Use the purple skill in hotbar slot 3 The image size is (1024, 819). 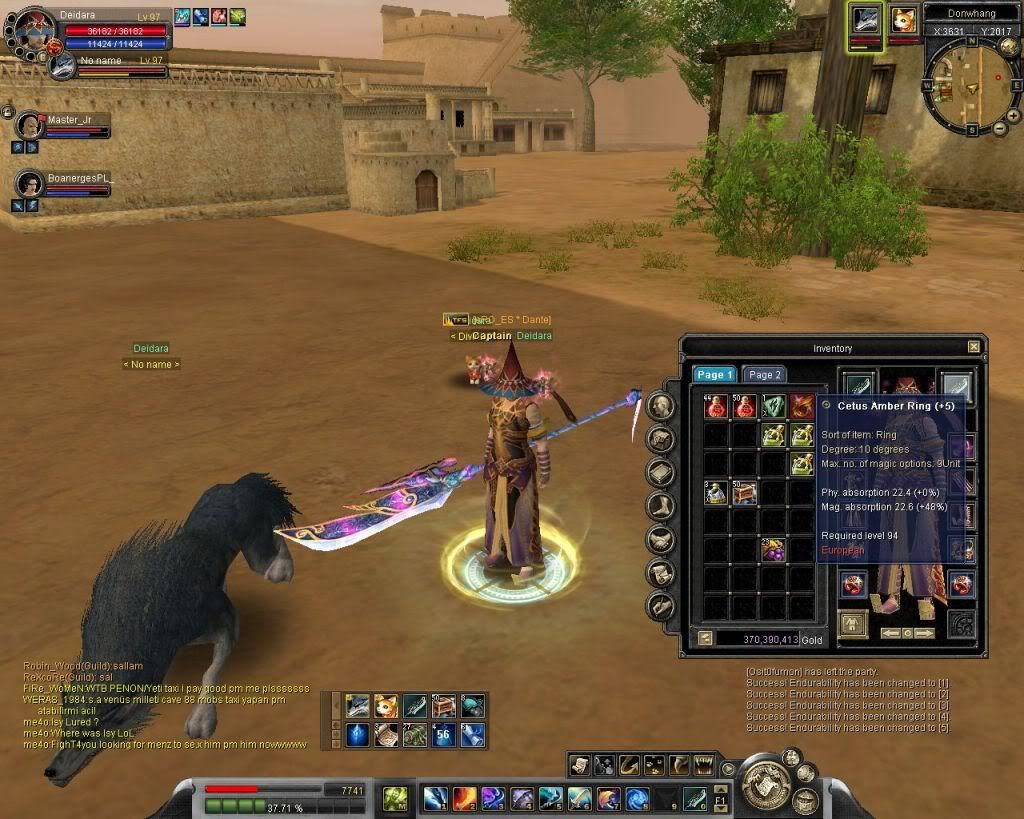pyautogui.click(x=493, y=798)
